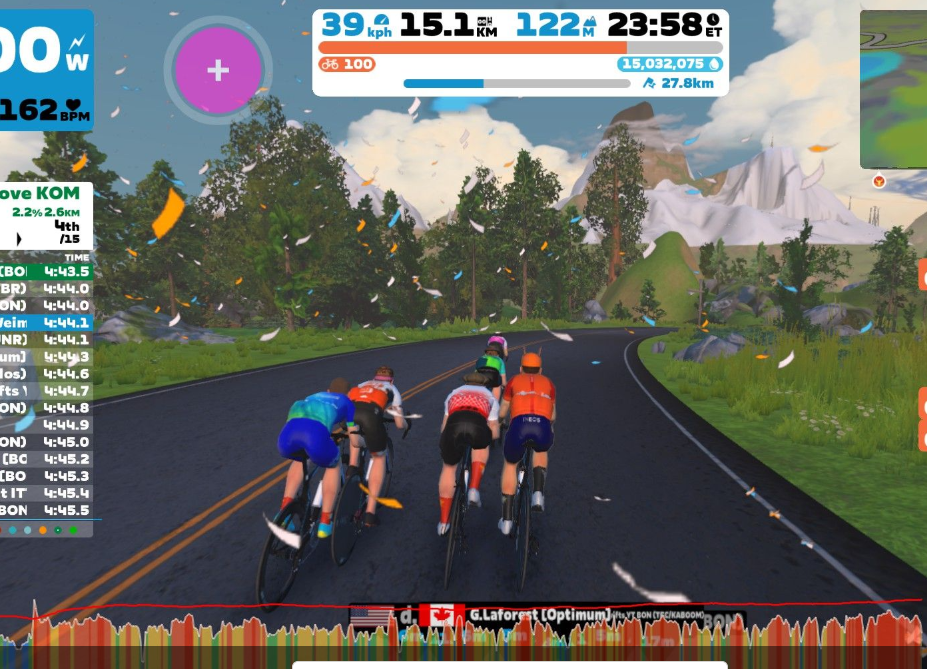Click the small orange marker below the minimap
This screenshot has width=927, height=669.
point(879,181)
